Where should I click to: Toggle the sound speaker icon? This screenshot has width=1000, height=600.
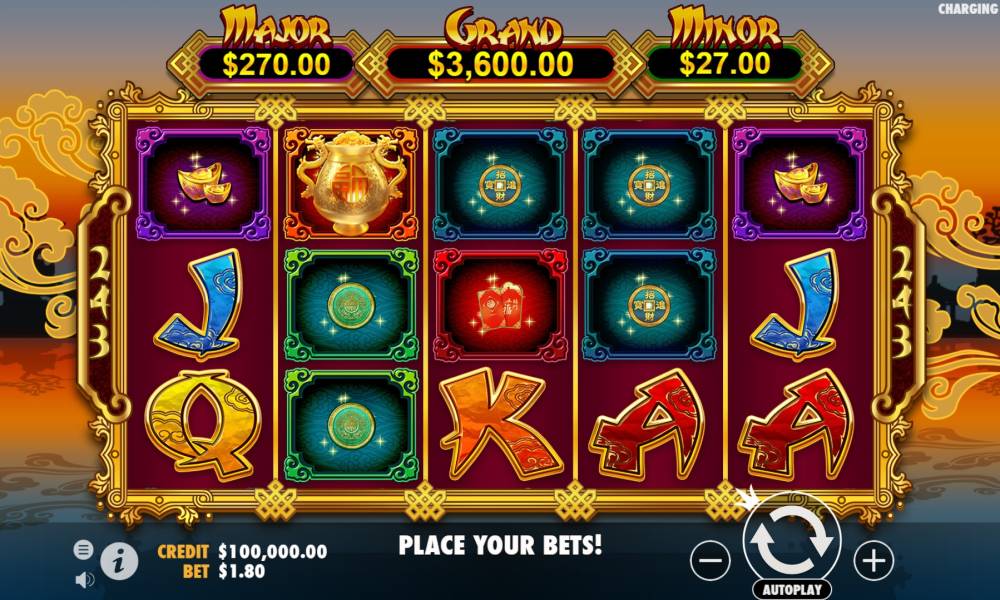[x=84, y=578]
